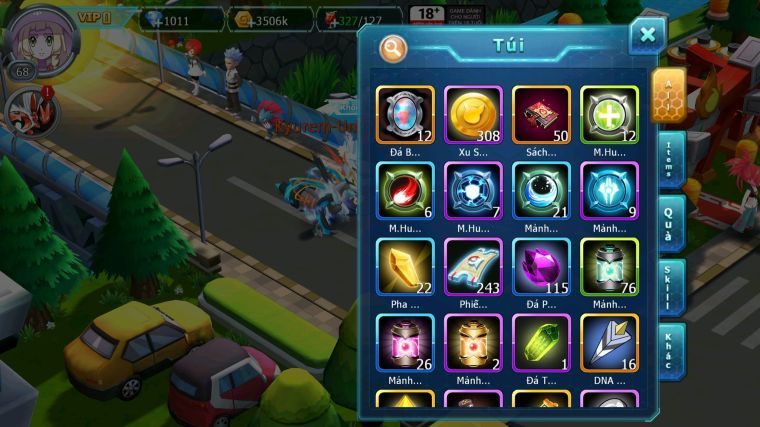Select the Xu gold coin item slot
Viewport: 760px width, 427px height.
pos(474,114)
